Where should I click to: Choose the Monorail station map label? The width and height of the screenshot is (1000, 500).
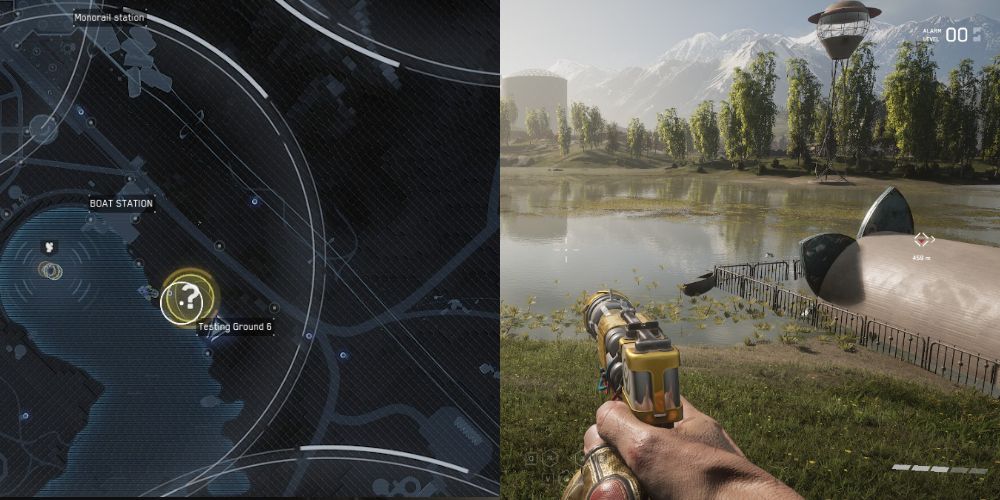click(110, 18)
